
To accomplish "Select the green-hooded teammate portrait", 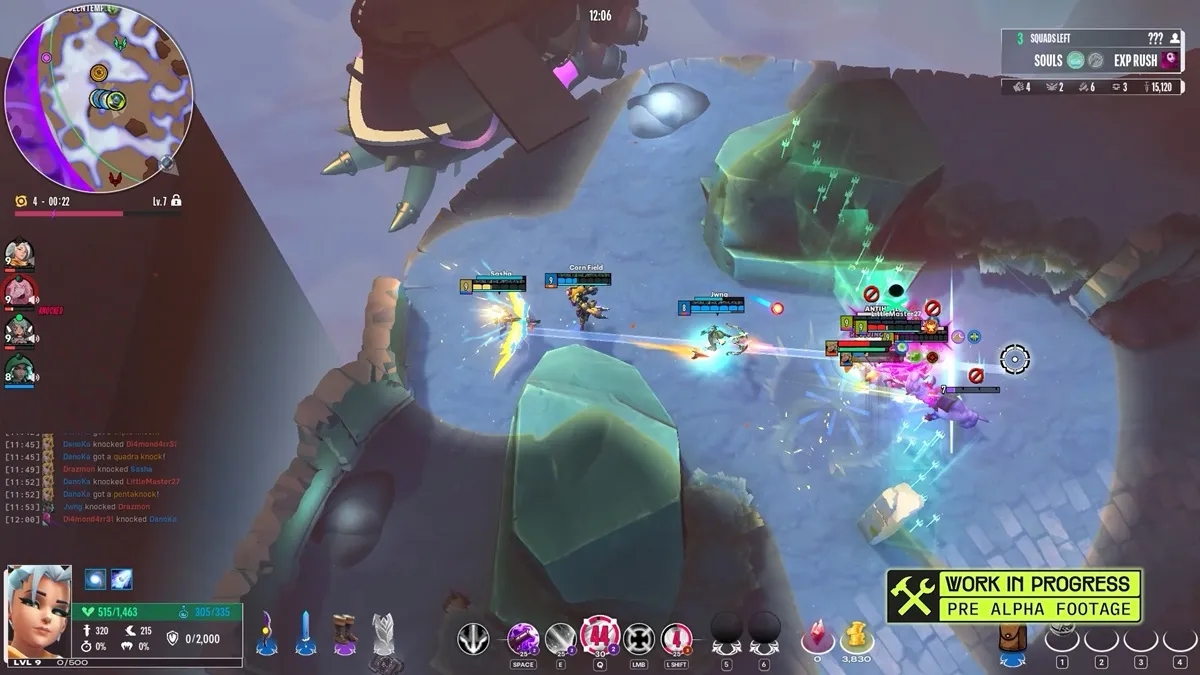I will (x=19, y=369).
